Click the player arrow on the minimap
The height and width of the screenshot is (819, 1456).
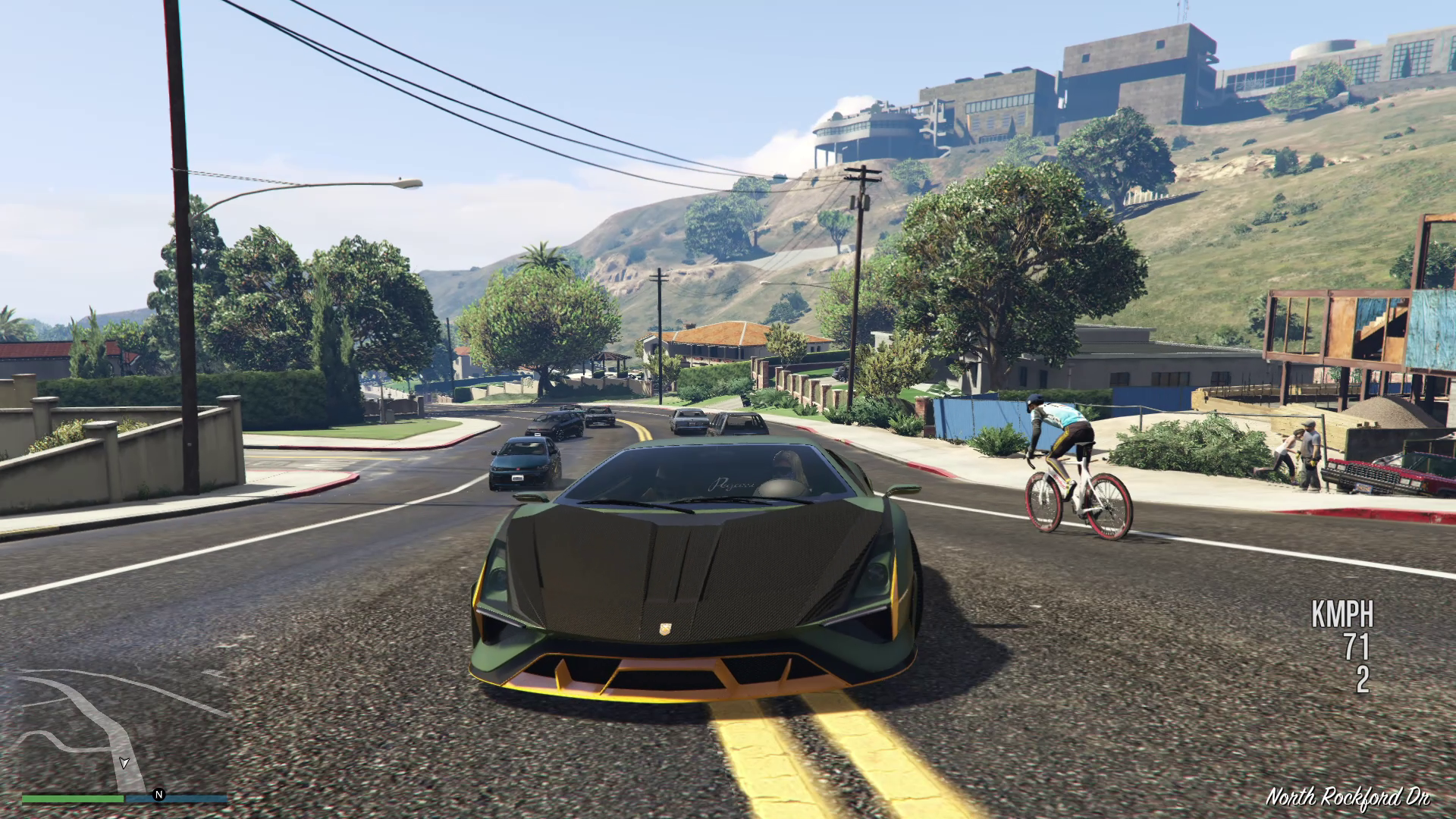(124, 762)
